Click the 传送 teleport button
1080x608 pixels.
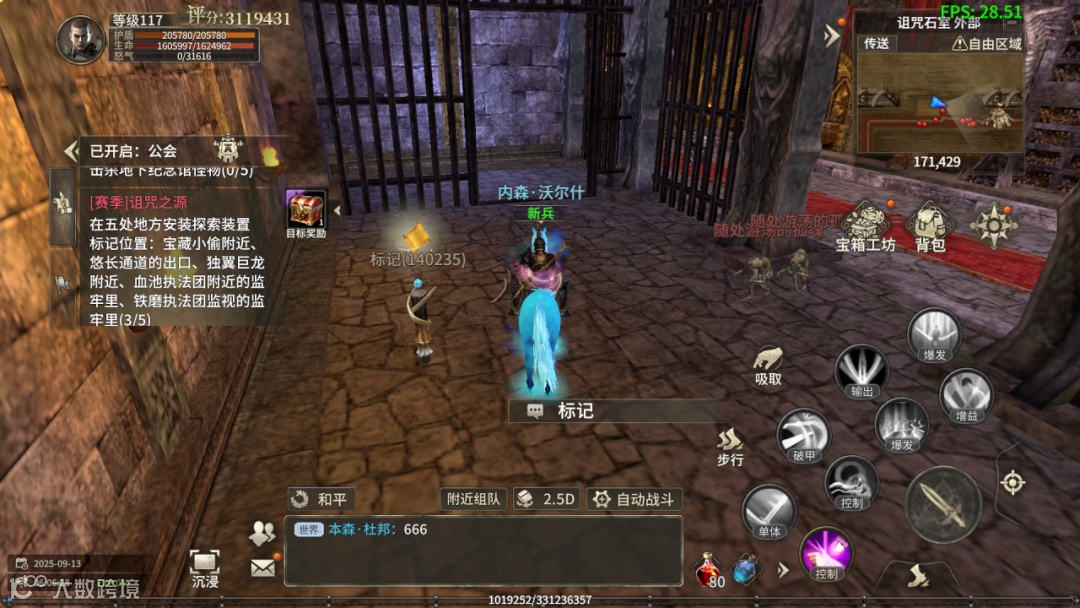click(876, 43)
